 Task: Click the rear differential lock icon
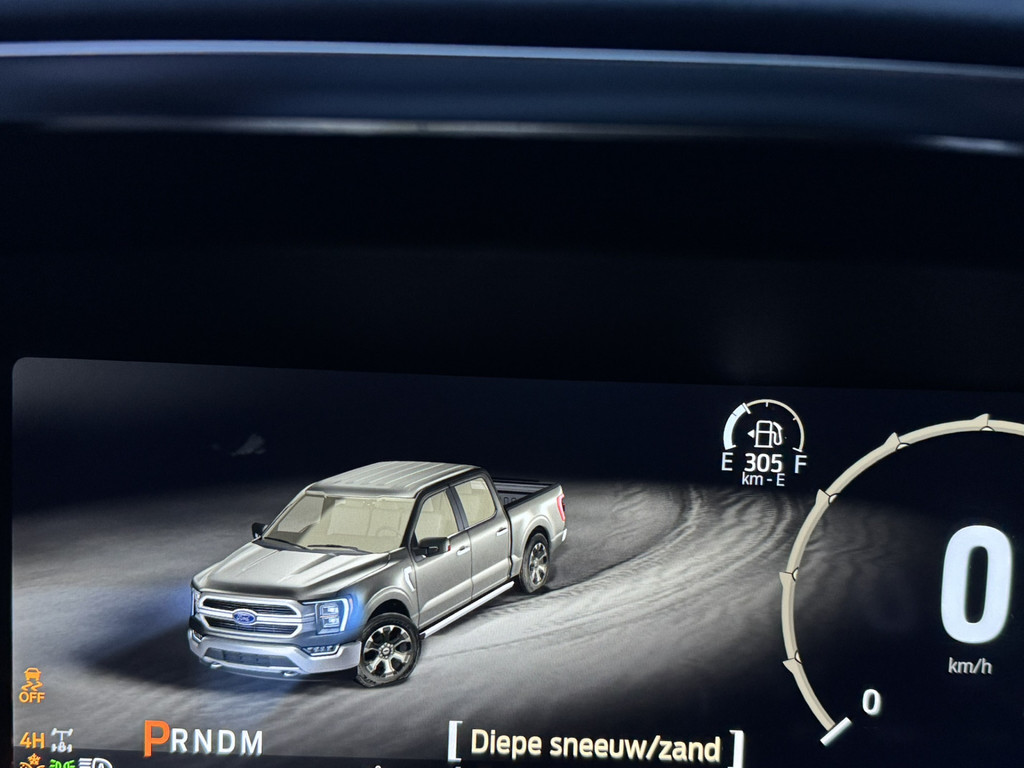pyautogui.click(x=62, y=741)
